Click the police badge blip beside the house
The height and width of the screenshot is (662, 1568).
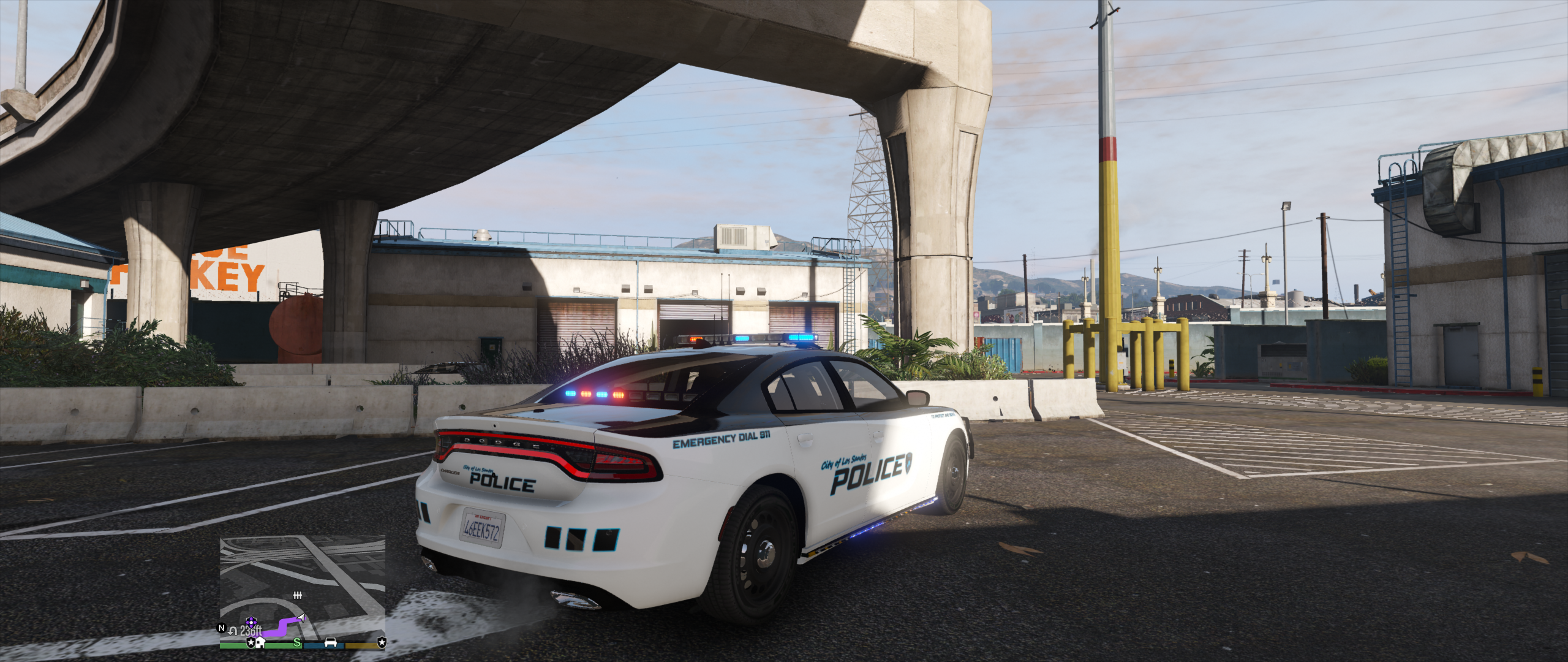[251, 642]
